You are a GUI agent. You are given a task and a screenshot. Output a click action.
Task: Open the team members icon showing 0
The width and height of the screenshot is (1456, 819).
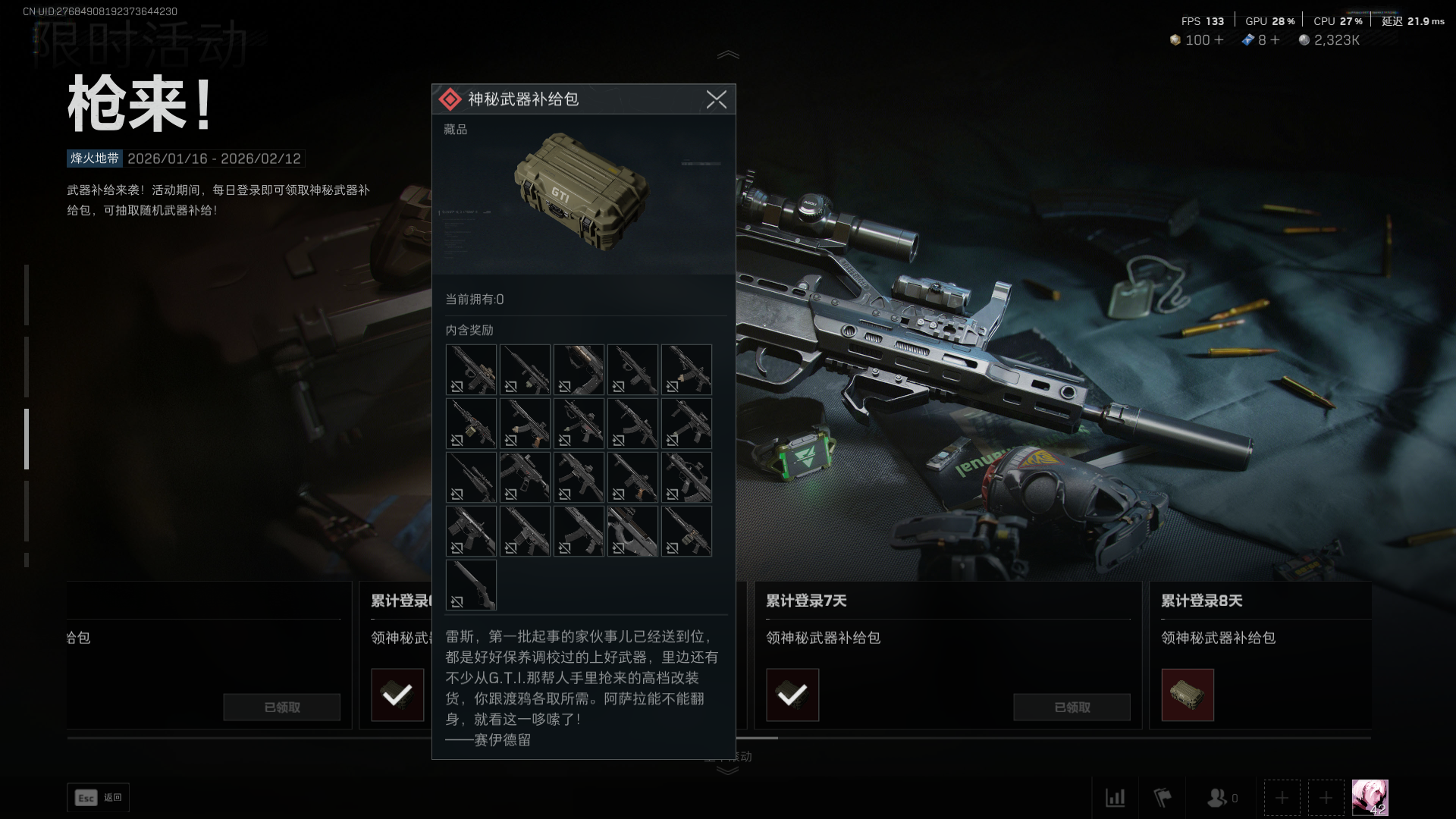click(1218, 797)
